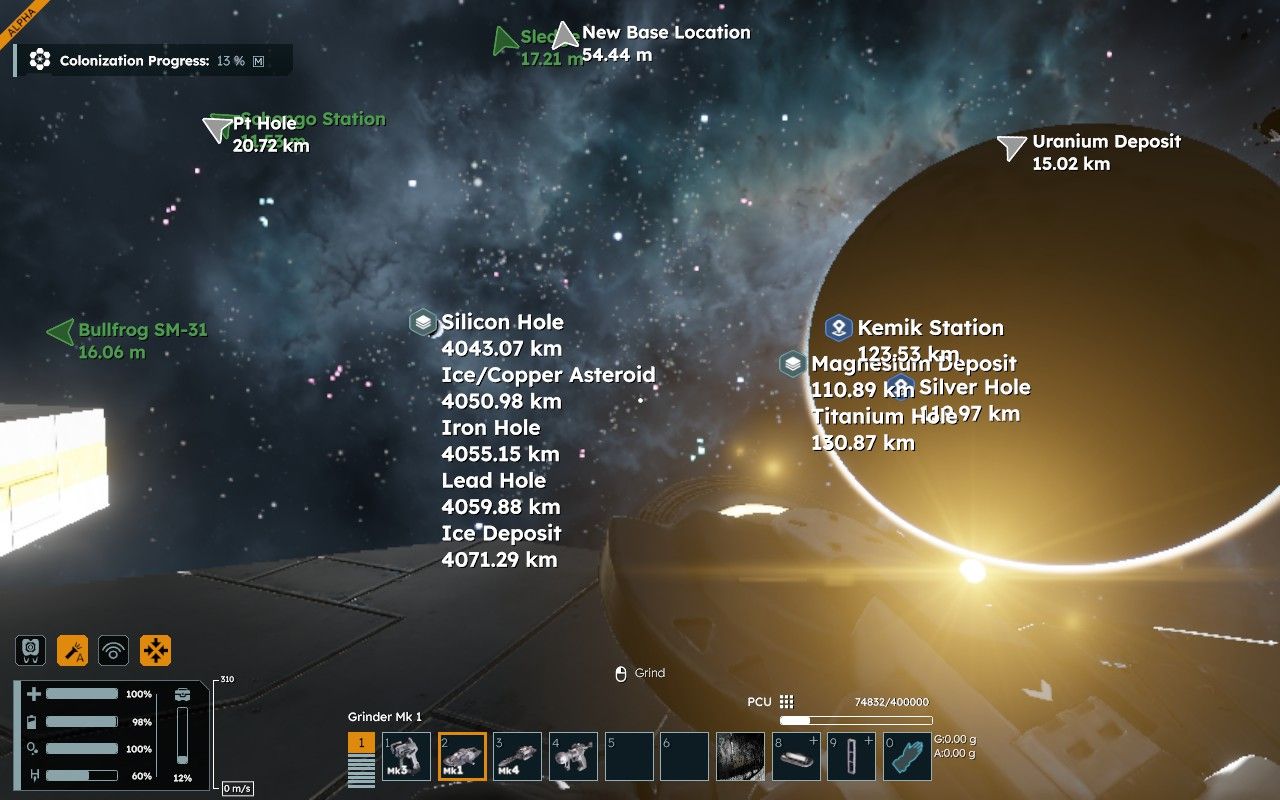Pick the block in hotbar slot 8
Image resolution: width=1280 pixels, height=800 pixels.
pos(796,757)
